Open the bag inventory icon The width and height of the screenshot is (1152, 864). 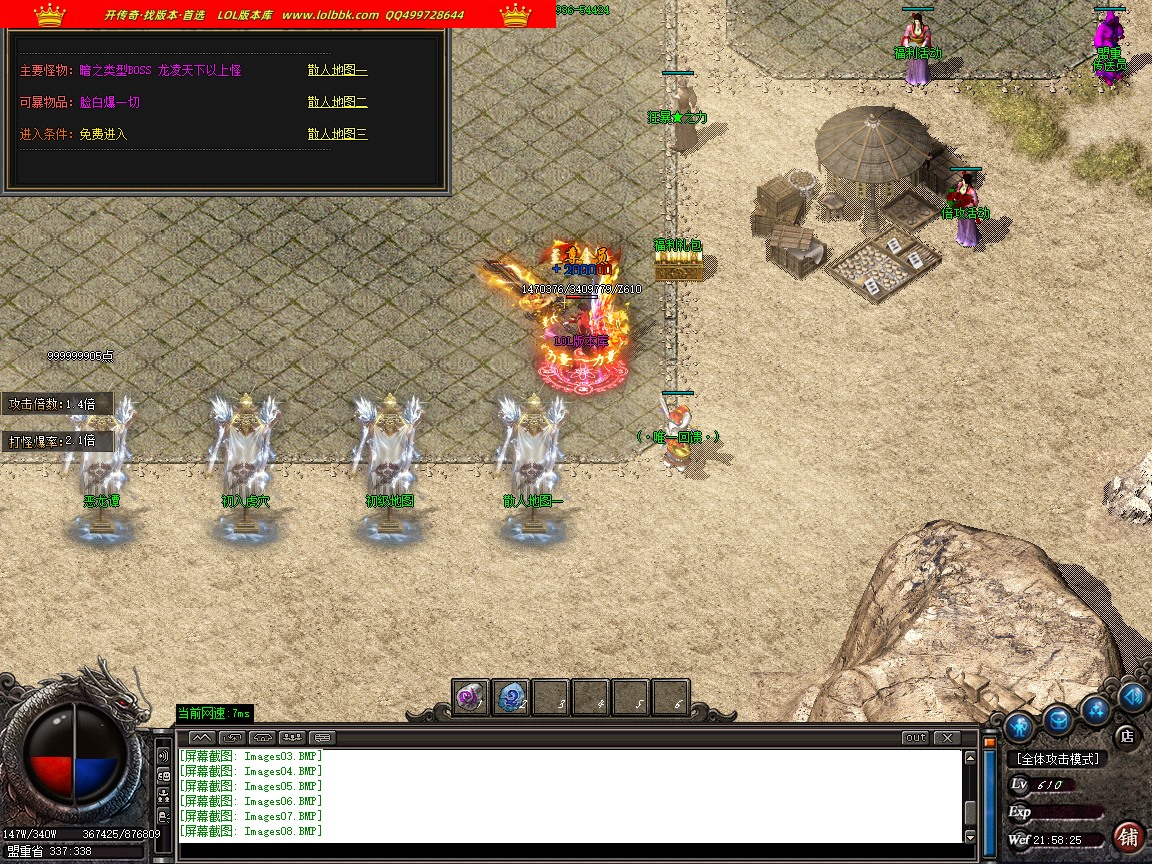pyautogui.click(x=1060, y=717)
